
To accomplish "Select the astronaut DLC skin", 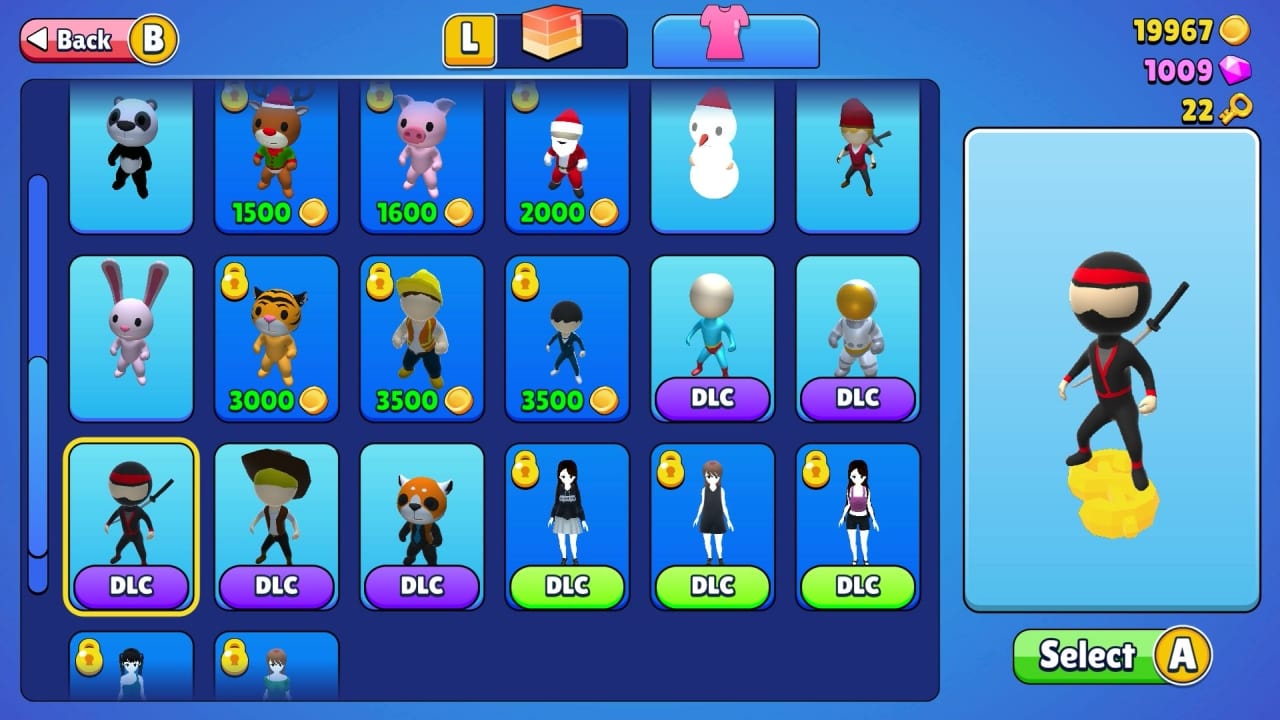I will [857, 340].
